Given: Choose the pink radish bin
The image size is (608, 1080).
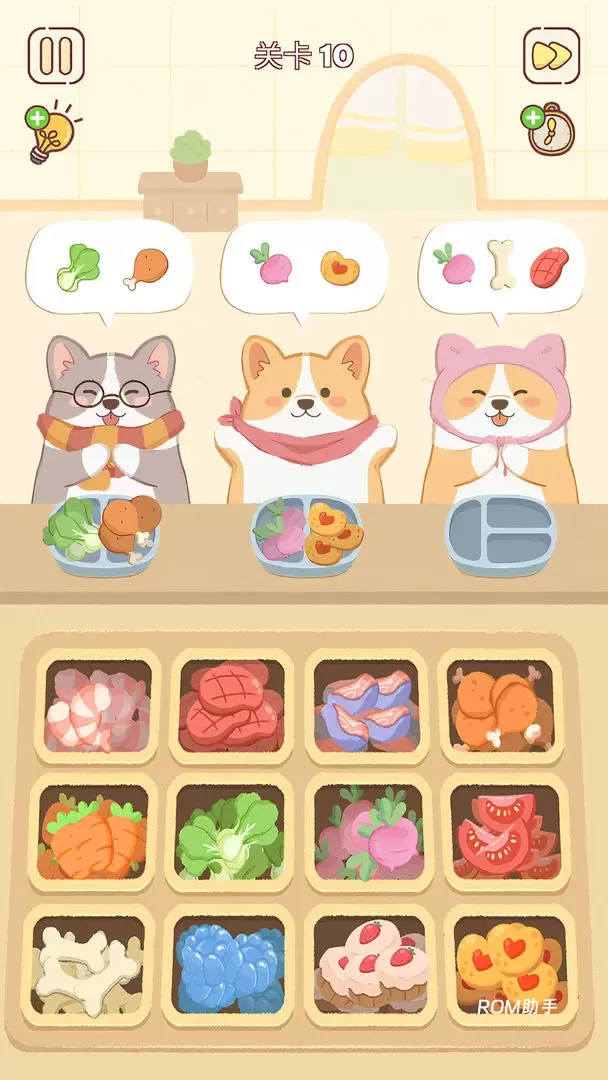Looking at the screenshot, I should (x=367, y=834).
